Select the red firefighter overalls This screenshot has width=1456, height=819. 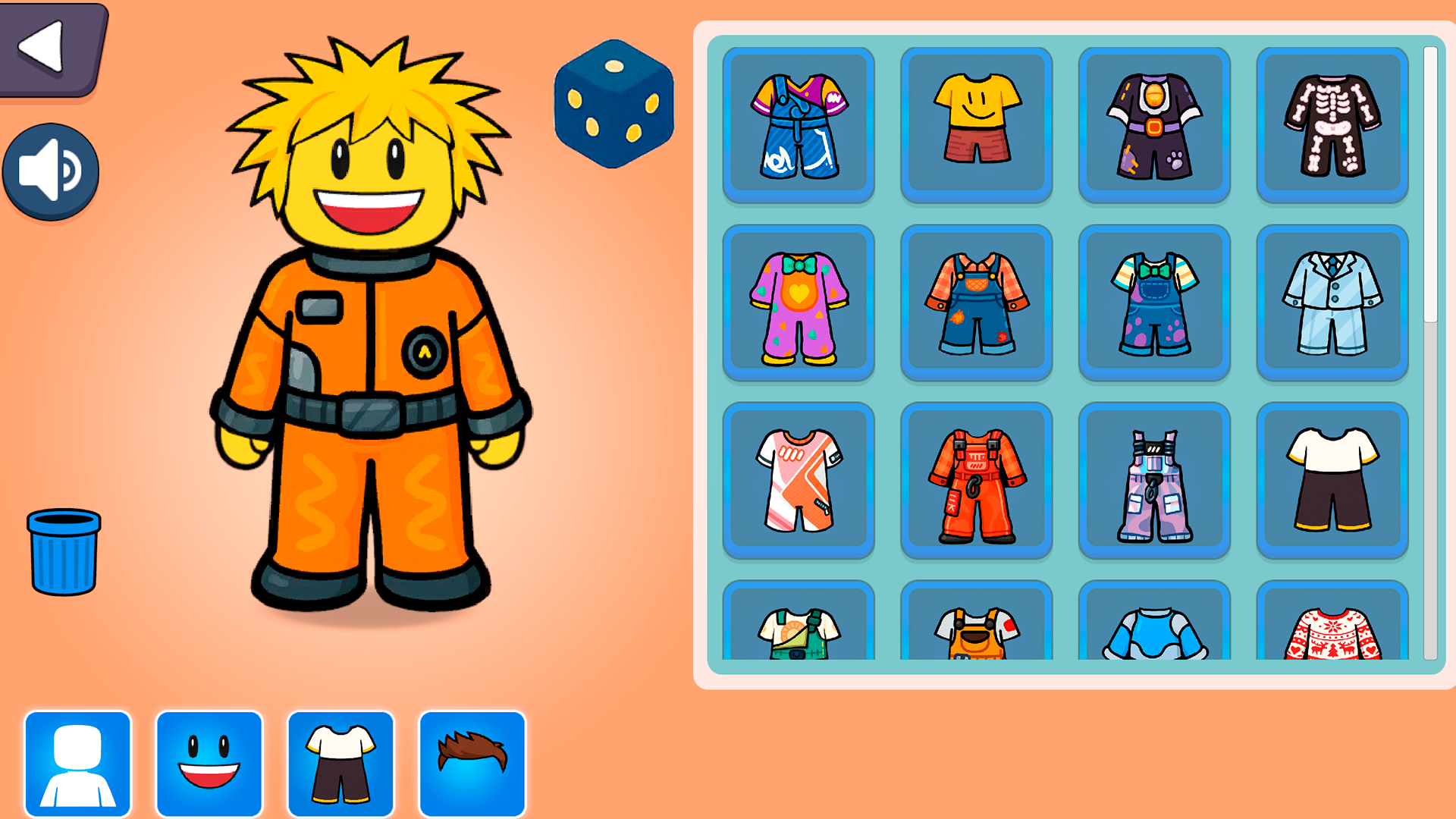[977, 480]
